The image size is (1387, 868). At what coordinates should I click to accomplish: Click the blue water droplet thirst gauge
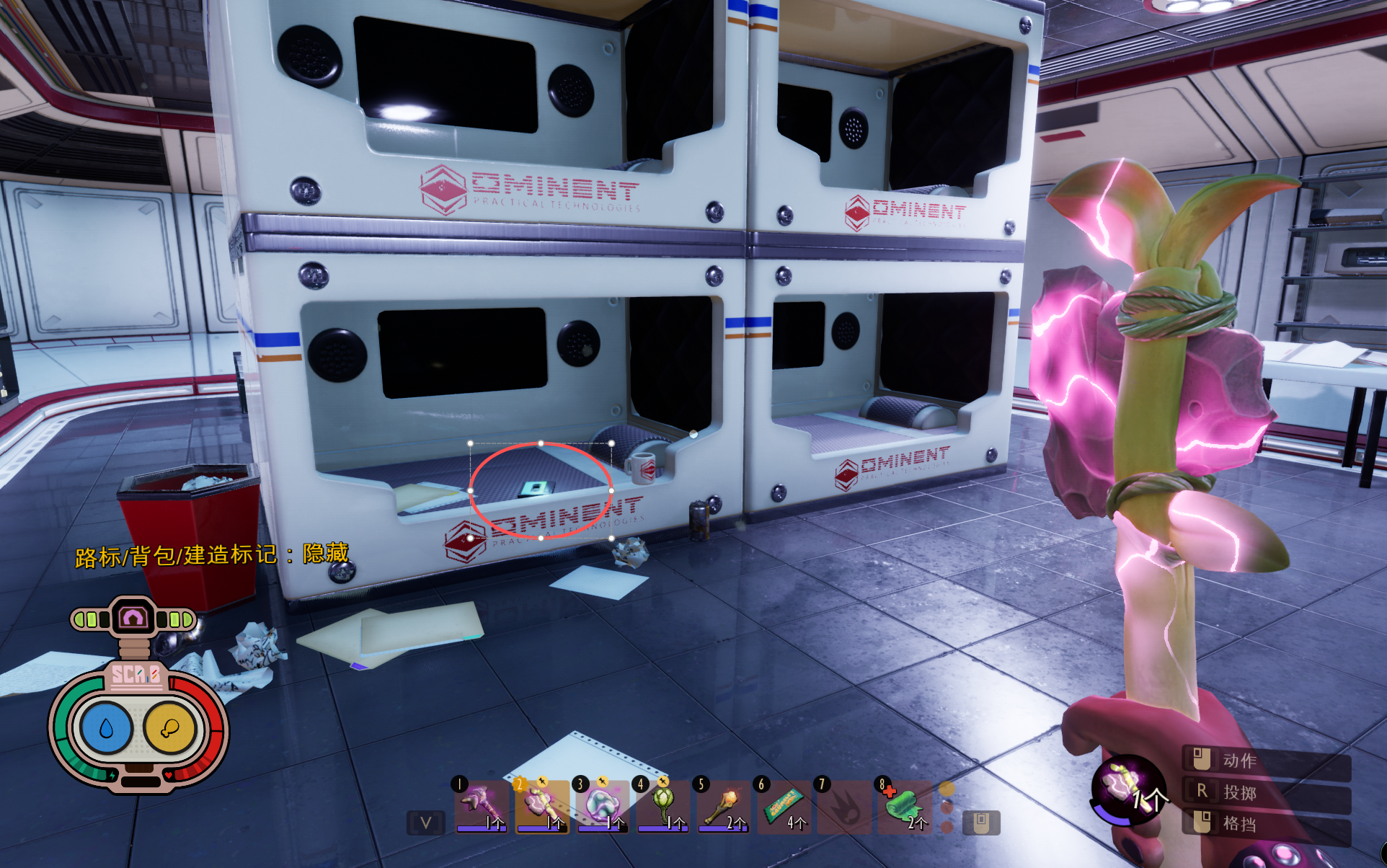[107, 729]
